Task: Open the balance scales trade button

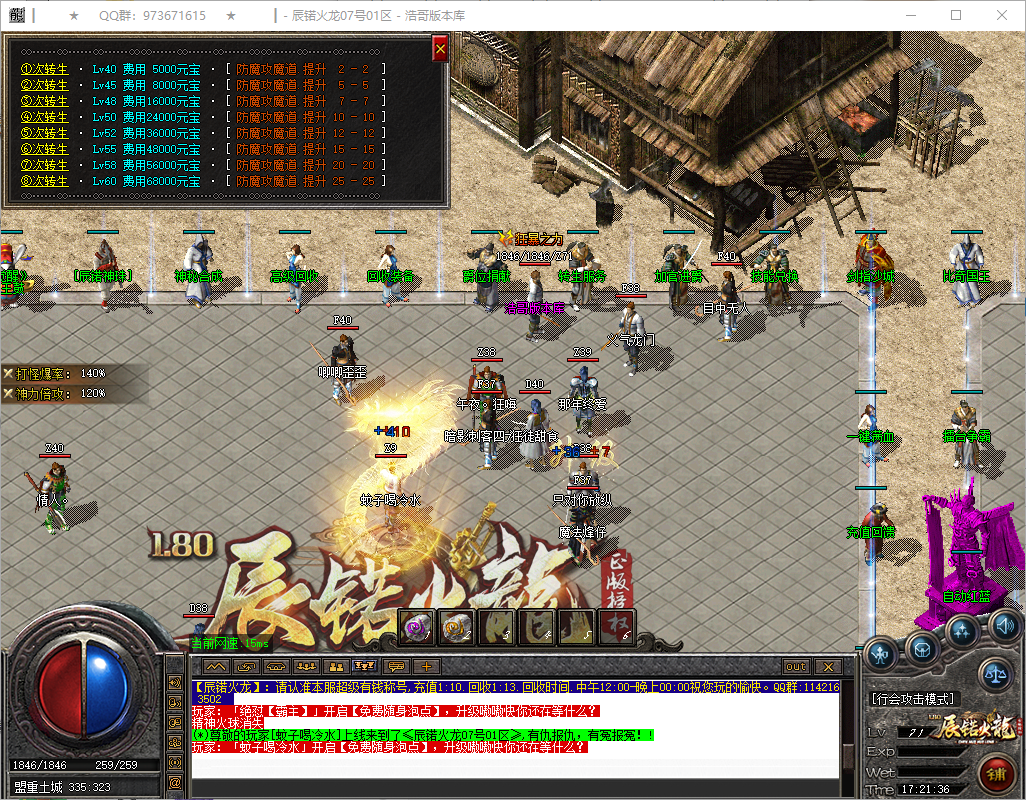Action: (x=995, y=674)
